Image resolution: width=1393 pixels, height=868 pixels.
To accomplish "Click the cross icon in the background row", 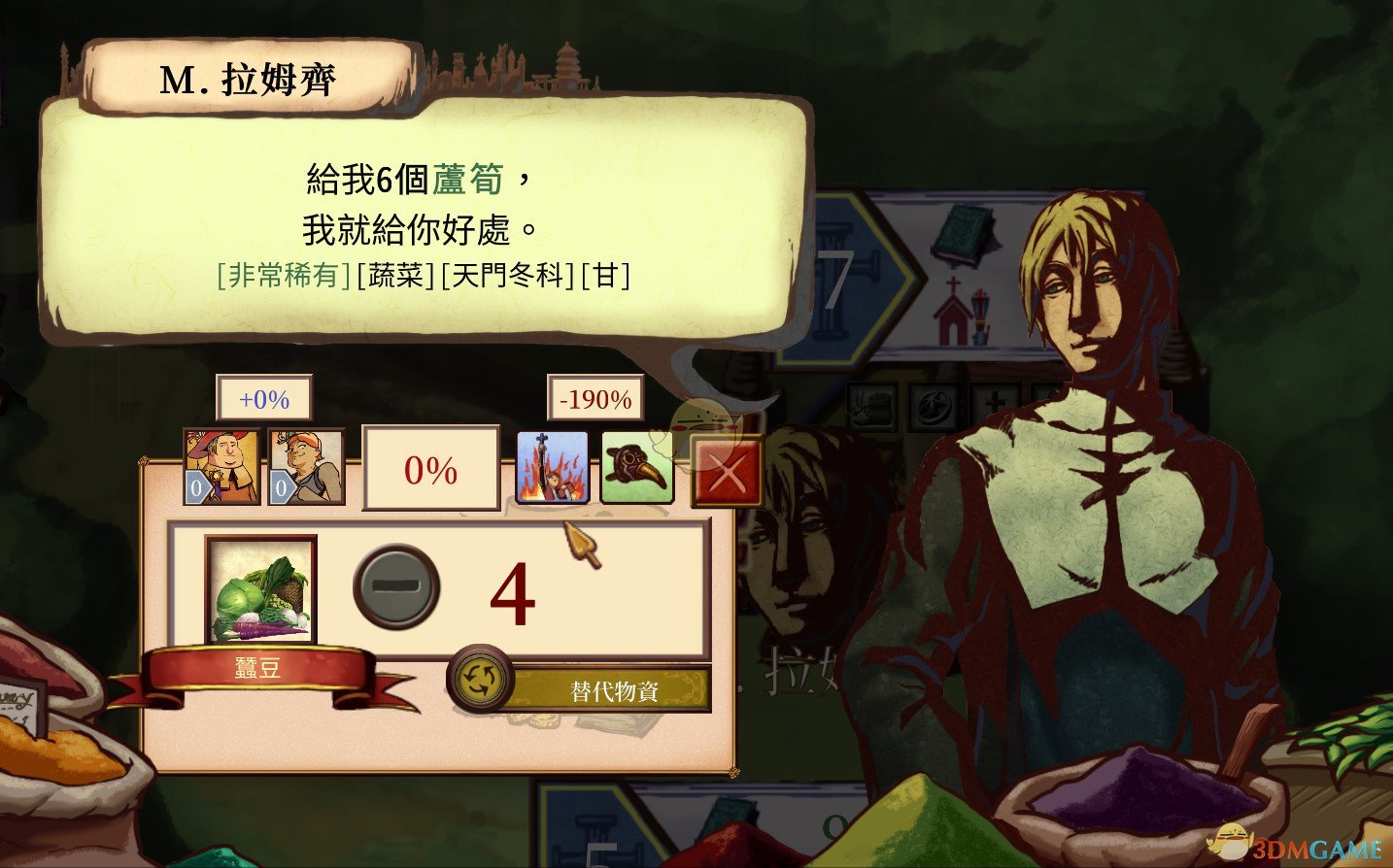I will (996, 403).
